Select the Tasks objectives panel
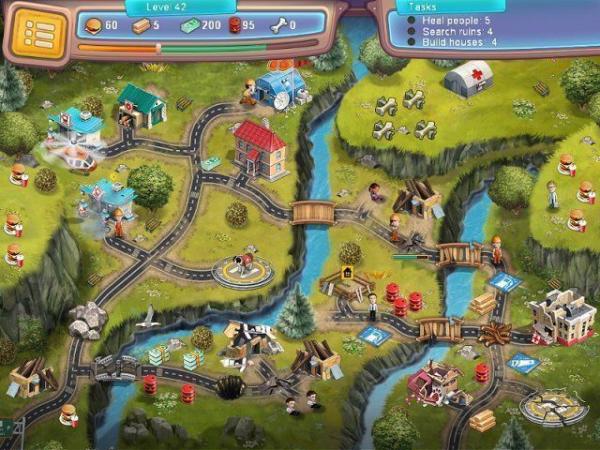This screenshot has width=600, height=450. (x=482, y=27)
